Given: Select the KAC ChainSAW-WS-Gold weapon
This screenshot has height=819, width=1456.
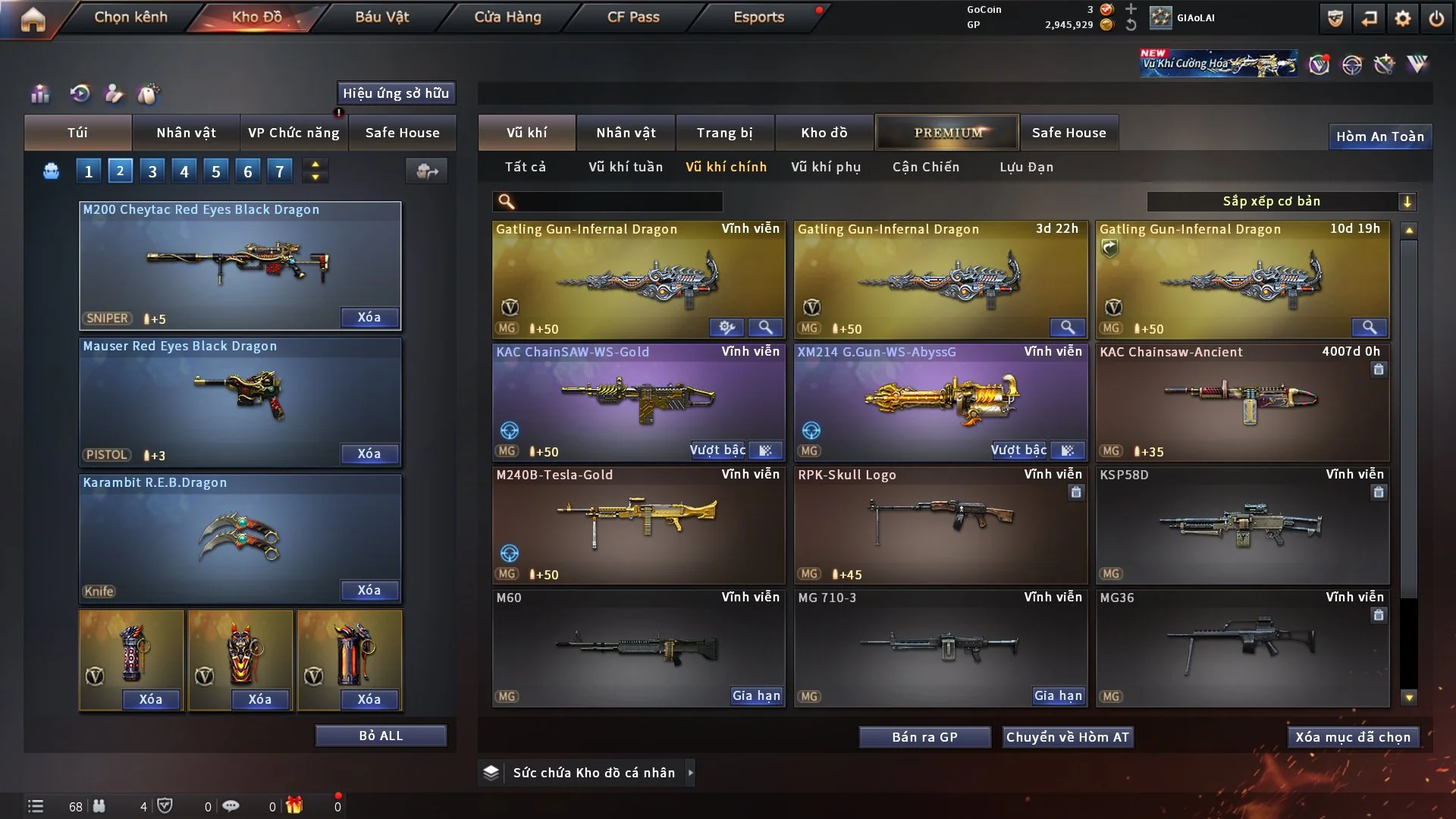Looking at the screenshot, I should 638,398.
